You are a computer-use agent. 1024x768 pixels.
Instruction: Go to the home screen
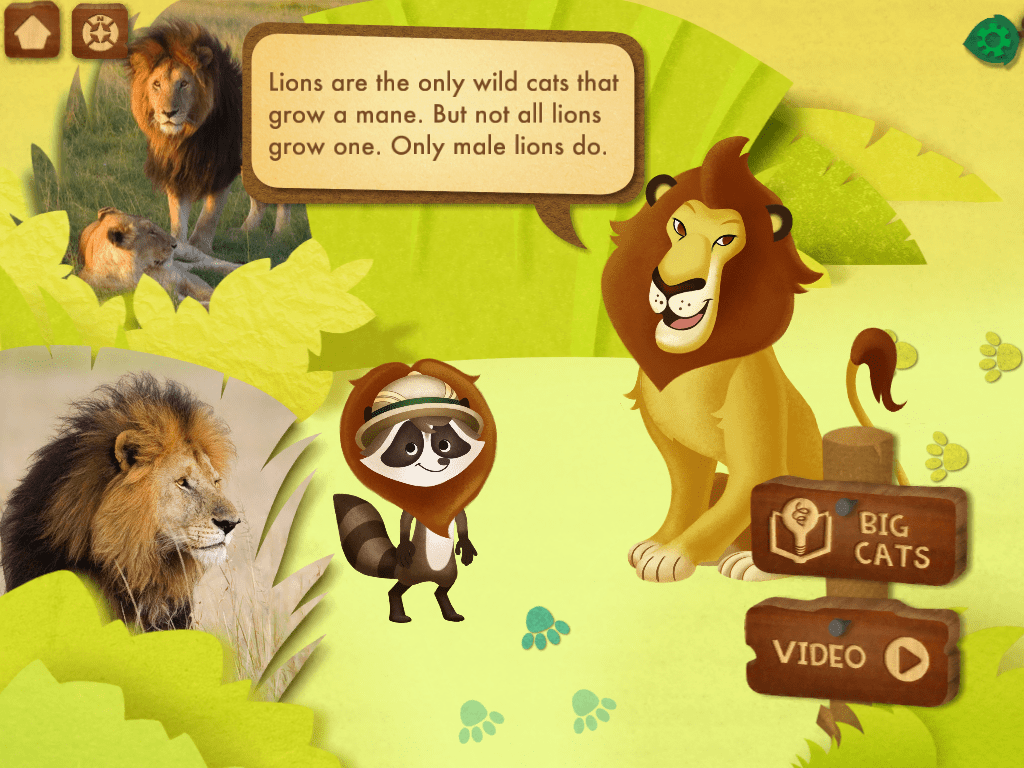pos(32,31)
